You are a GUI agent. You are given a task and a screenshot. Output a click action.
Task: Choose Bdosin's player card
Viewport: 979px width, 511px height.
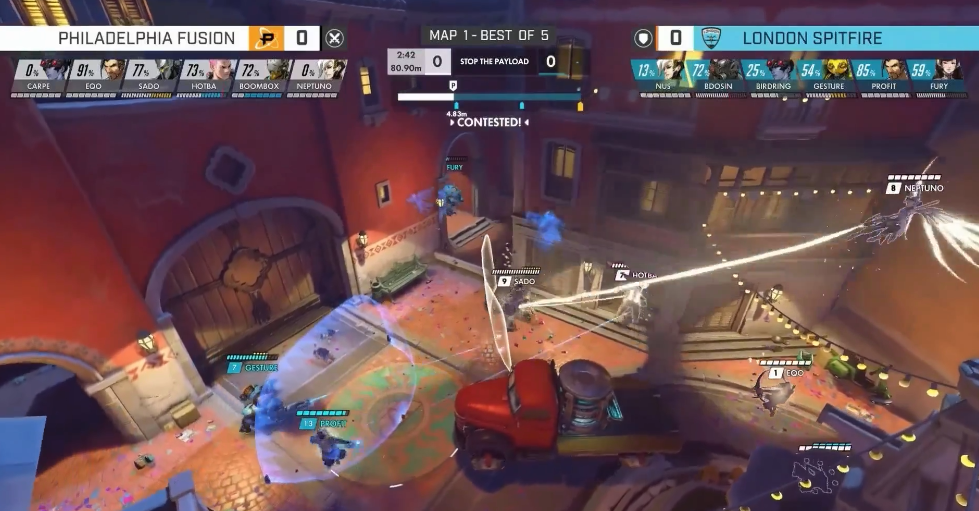coord(713,75)
